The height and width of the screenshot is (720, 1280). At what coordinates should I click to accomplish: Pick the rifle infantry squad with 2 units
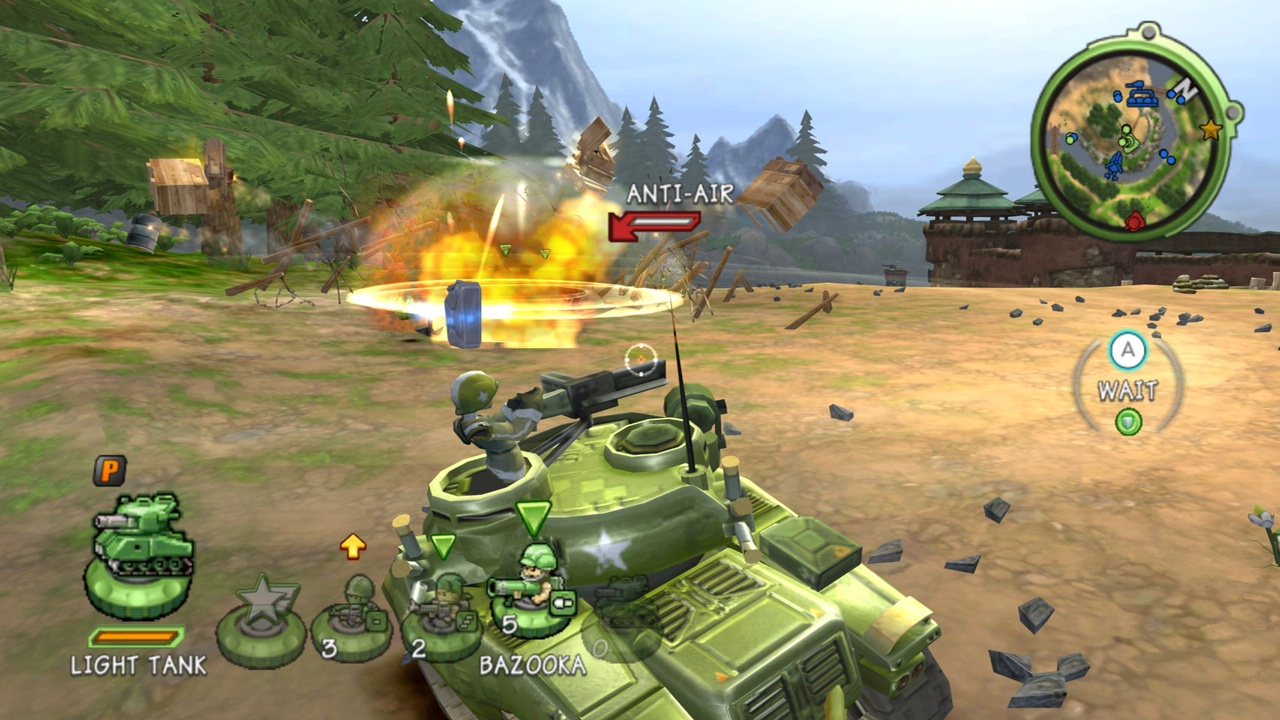point(443,617)
